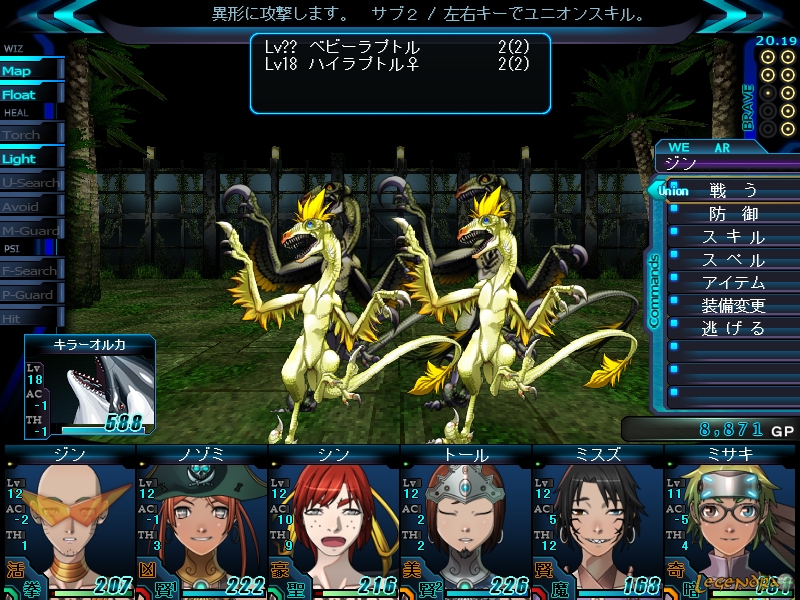Select the 戦う (Fight) command
800x600 pixels.
click(x=734, y=190)
